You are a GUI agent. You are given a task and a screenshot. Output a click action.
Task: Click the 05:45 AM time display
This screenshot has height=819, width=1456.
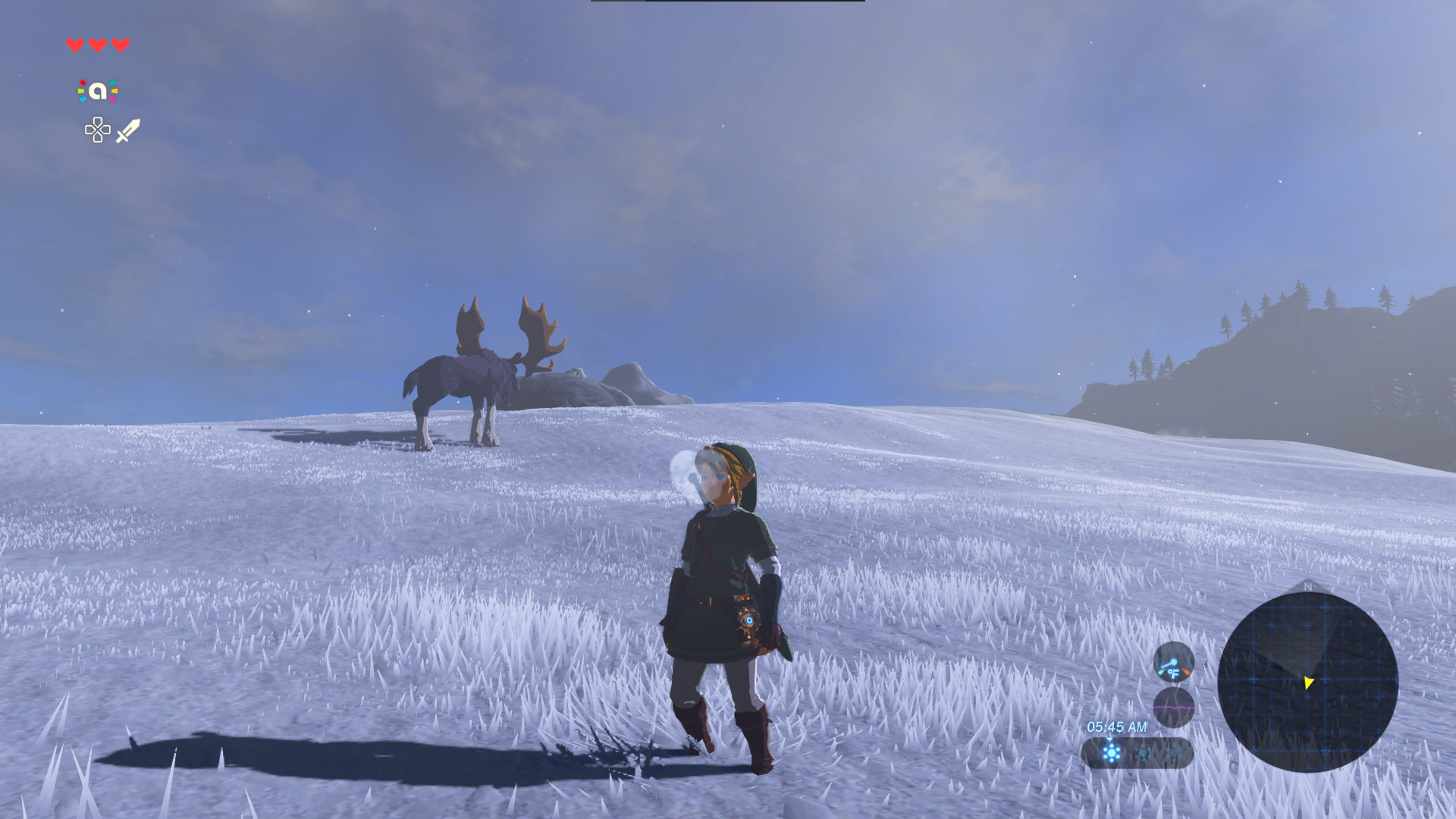pos(1117,726)
